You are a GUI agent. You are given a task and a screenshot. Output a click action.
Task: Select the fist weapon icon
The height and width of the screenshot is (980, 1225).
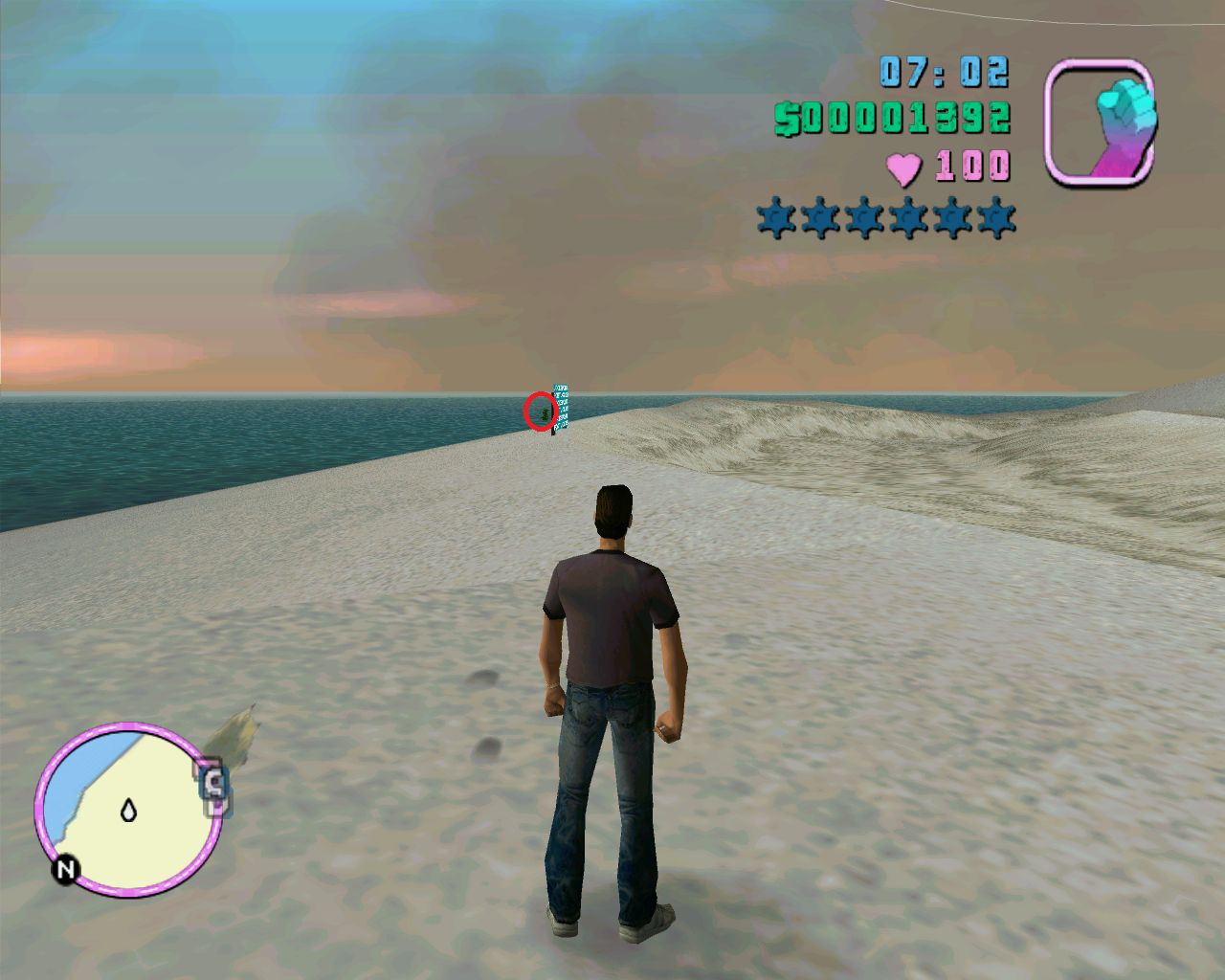click(x=1099, y=122)
